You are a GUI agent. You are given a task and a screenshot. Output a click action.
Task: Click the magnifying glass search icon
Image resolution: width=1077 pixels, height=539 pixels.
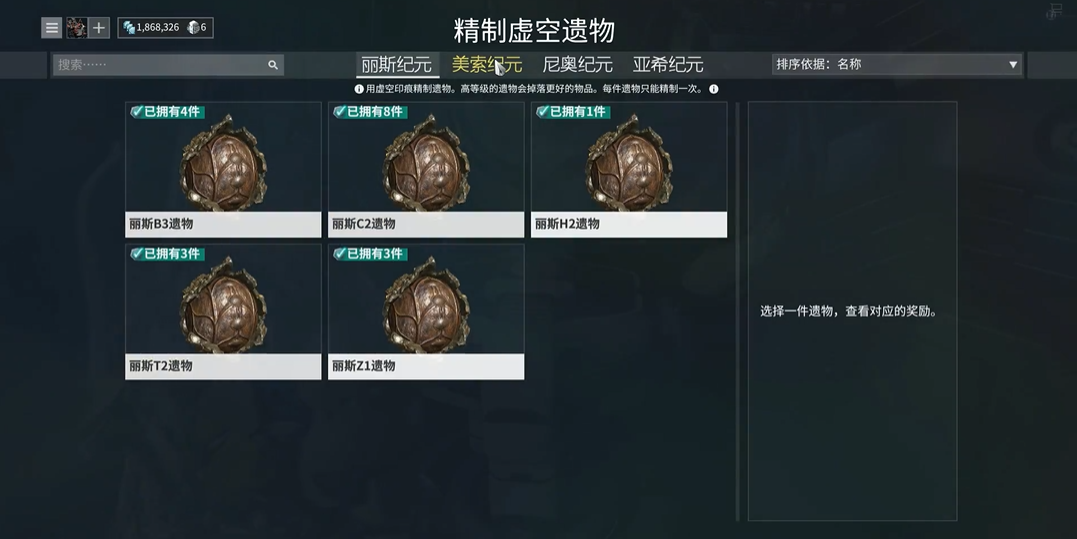[273, 65]
